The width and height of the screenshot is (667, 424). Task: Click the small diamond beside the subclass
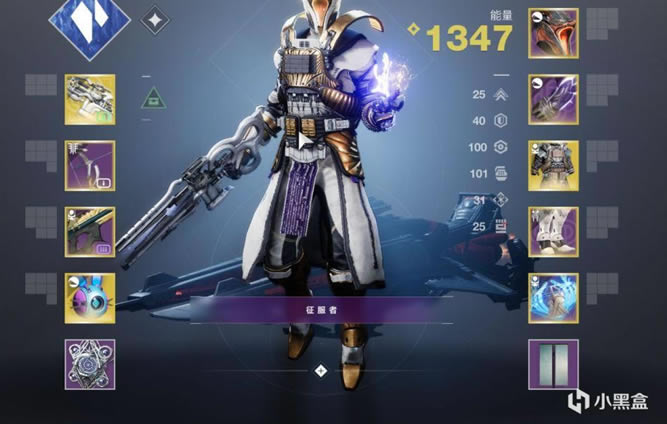pyautogui.click(x=155, y=19)
